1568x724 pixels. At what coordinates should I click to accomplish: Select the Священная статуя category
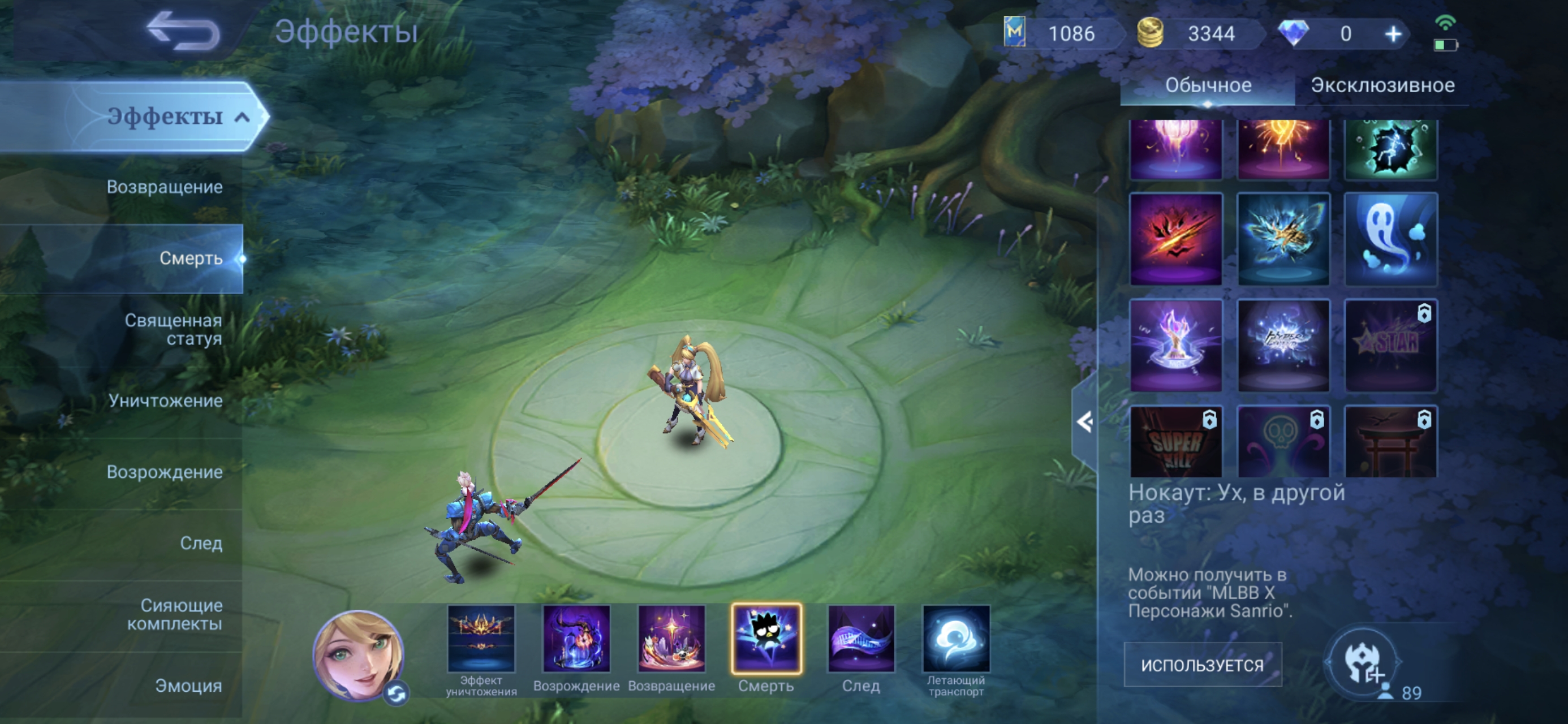(173, 329)
